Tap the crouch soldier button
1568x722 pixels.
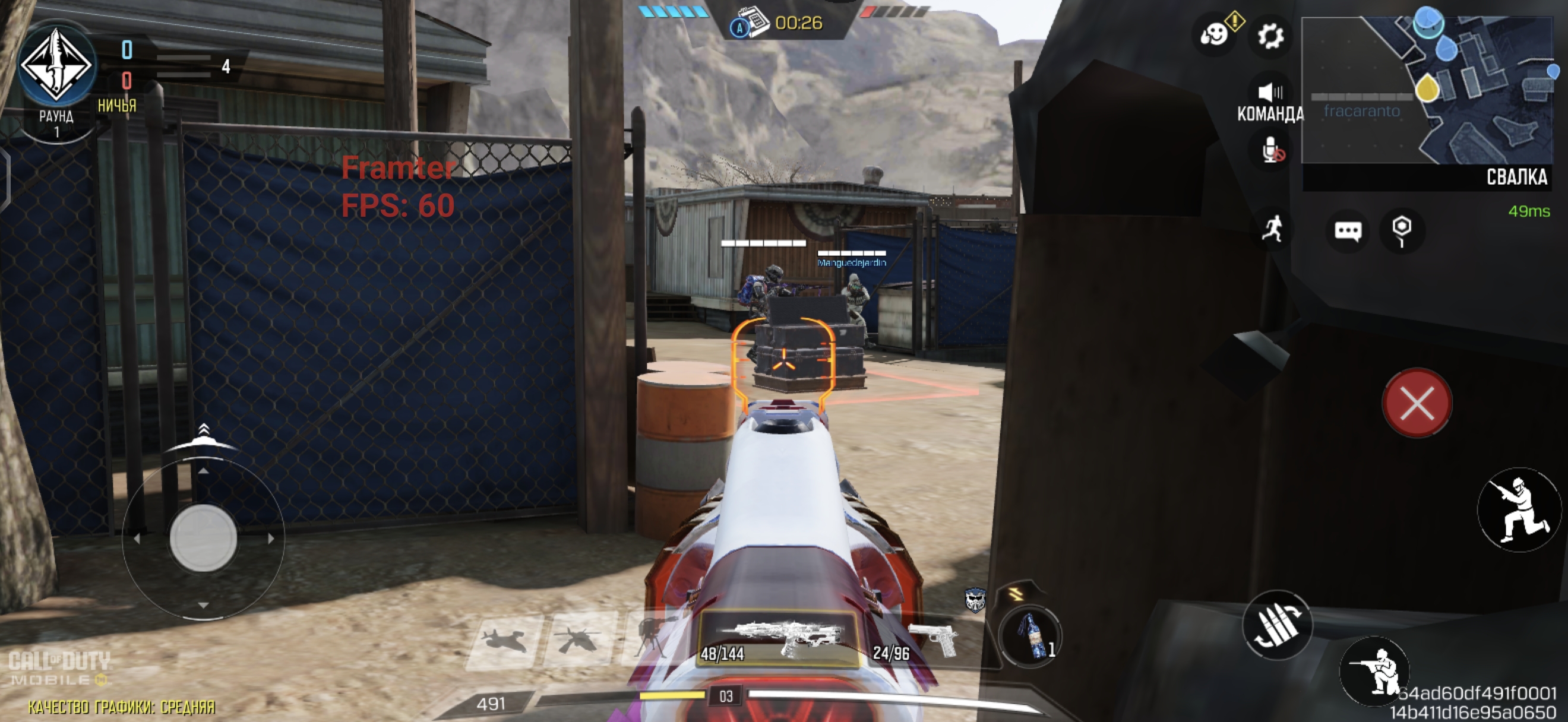coord(1374,671)
